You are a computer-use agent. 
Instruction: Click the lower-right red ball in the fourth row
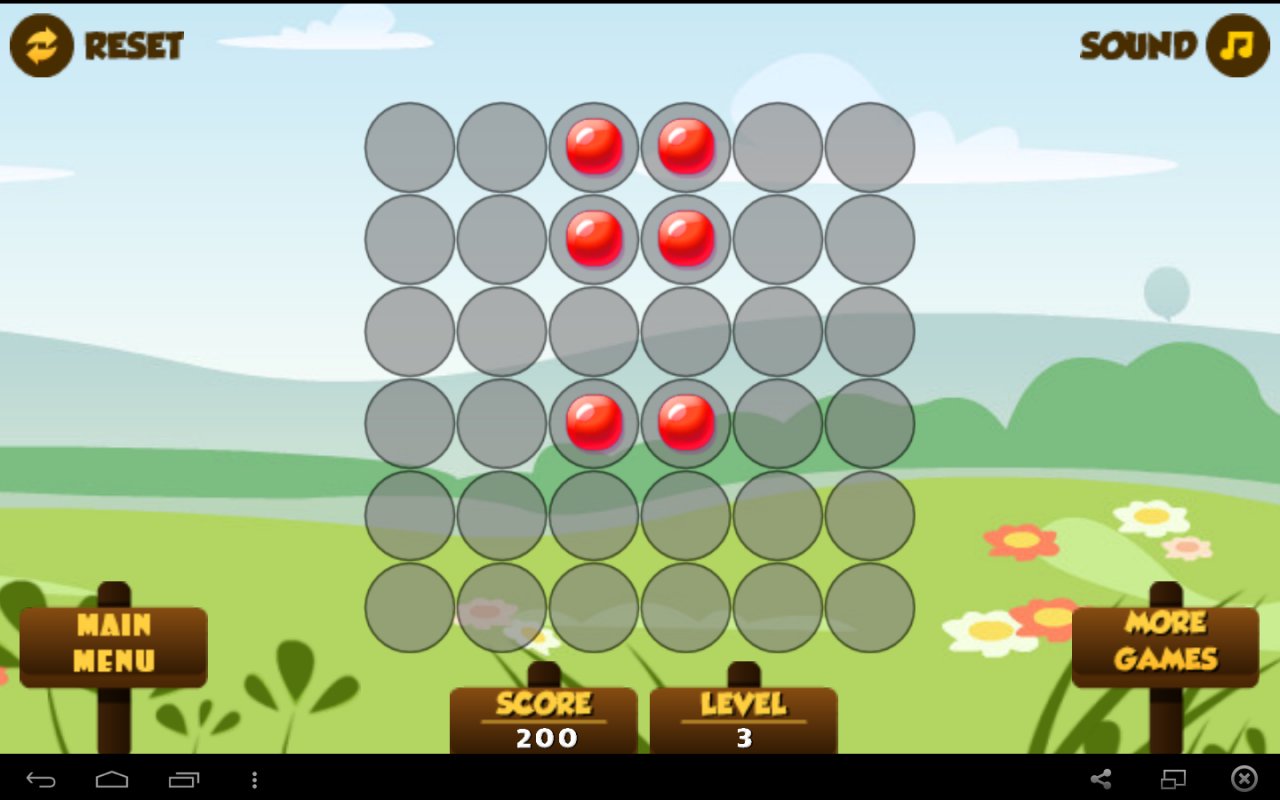pyautogui.click(x=685, y=425)
